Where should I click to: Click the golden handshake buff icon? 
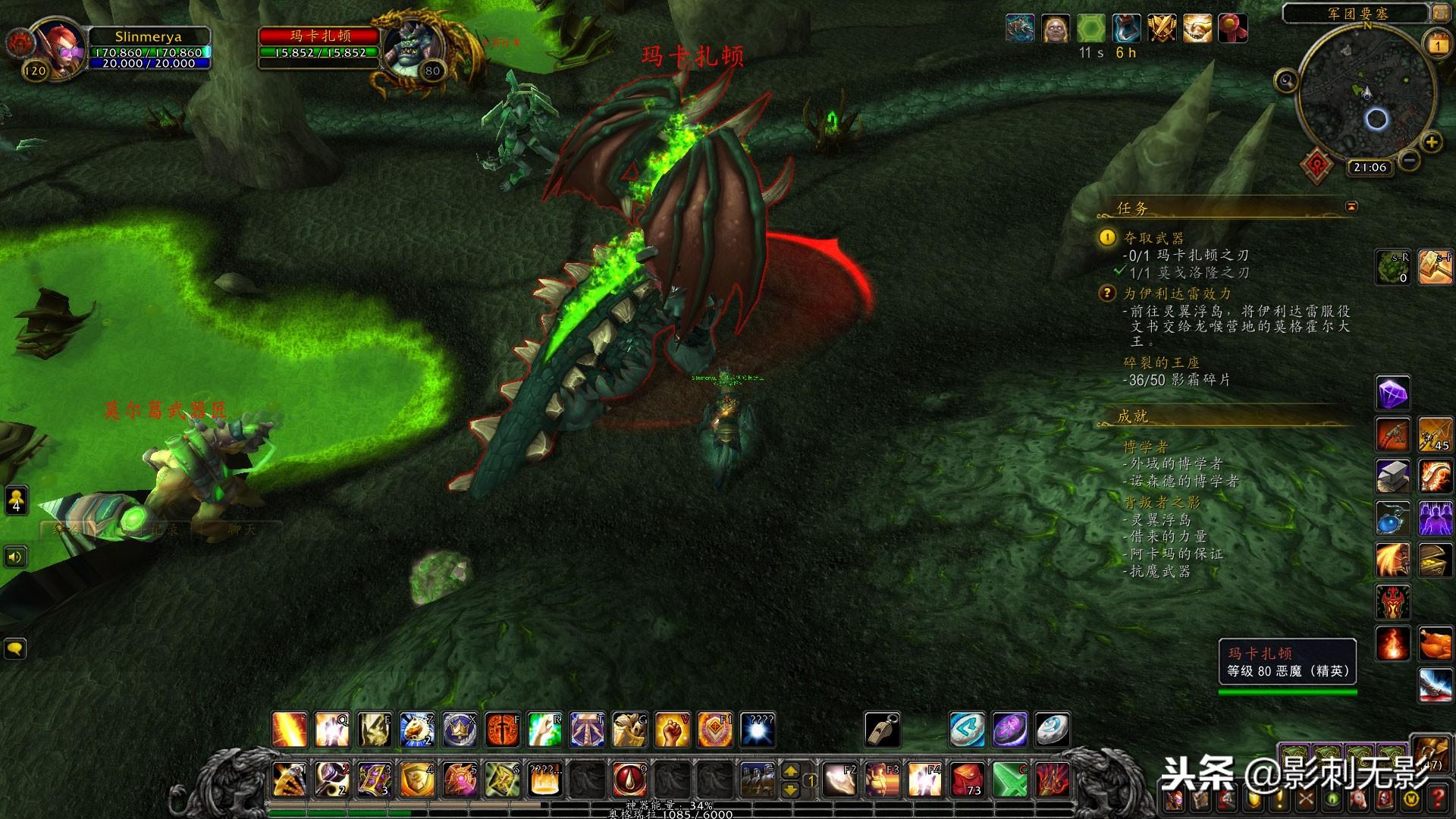point(1197,29)
